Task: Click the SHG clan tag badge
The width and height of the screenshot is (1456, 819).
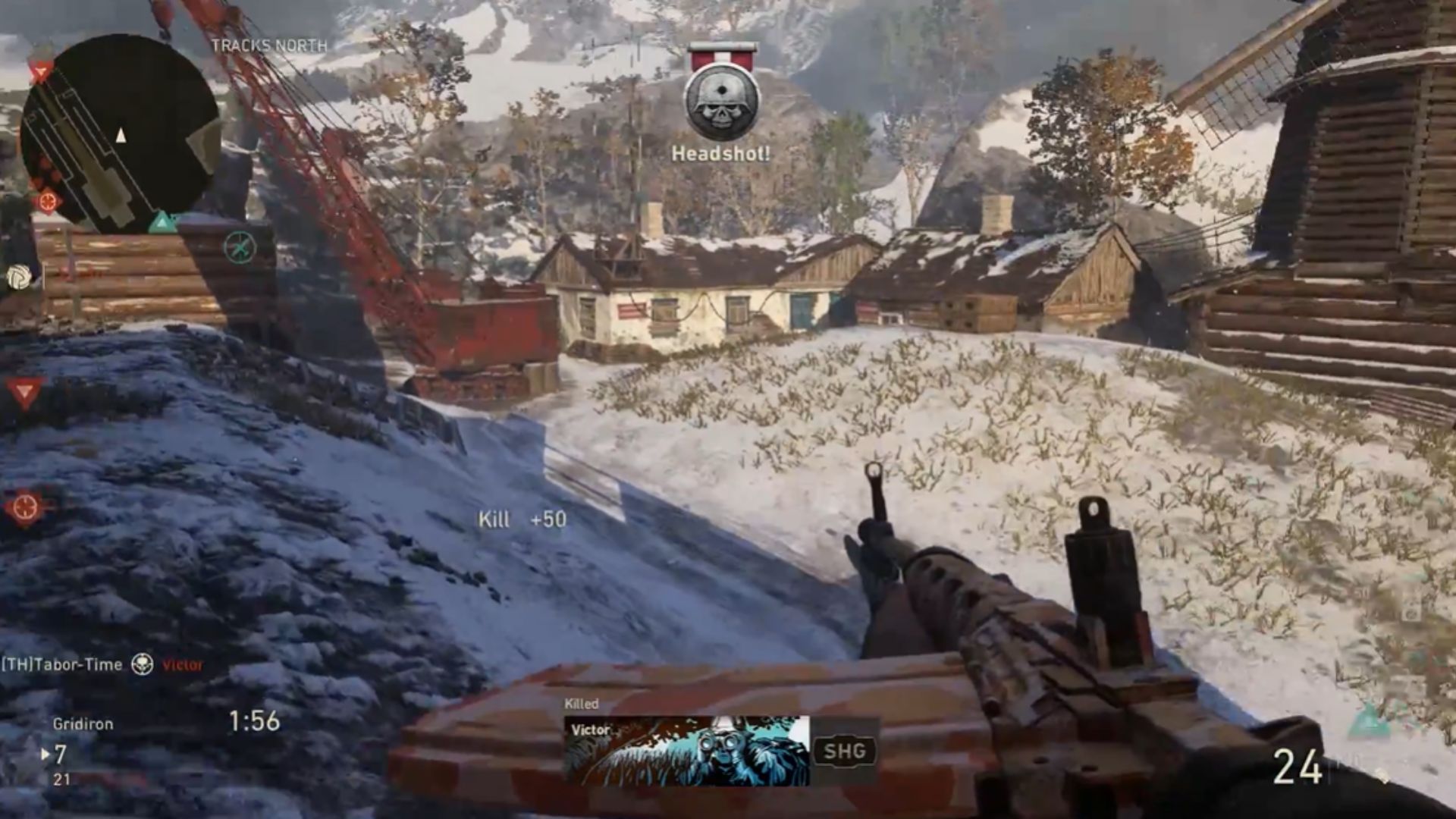Action: tap(844, 752)
